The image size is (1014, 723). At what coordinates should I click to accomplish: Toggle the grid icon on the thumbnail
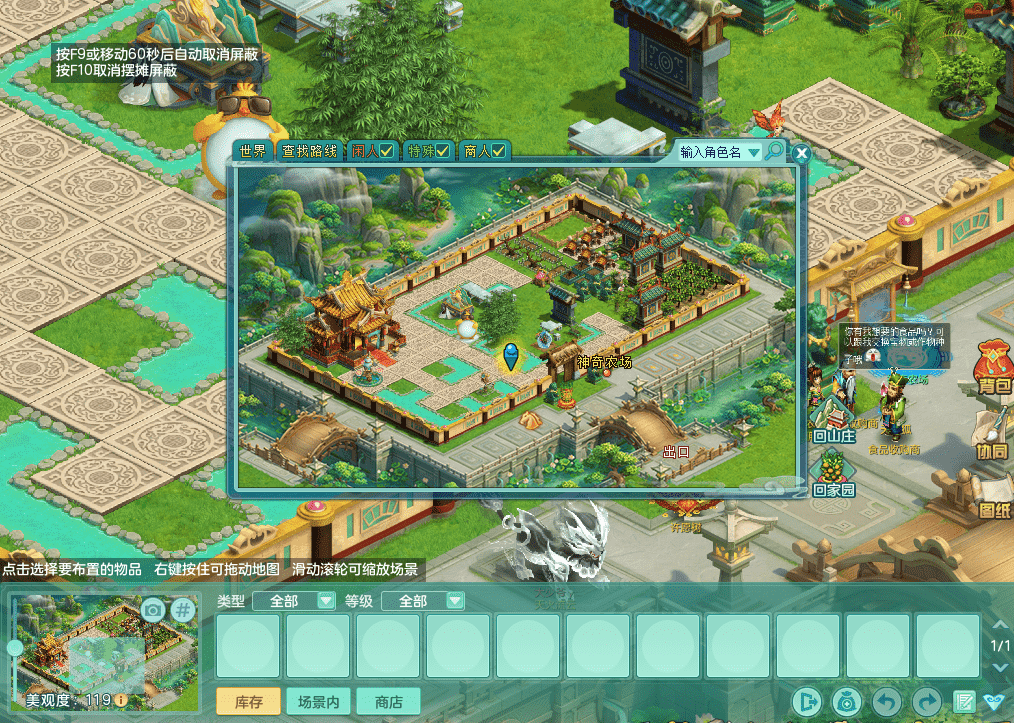(x=183, y=609)
